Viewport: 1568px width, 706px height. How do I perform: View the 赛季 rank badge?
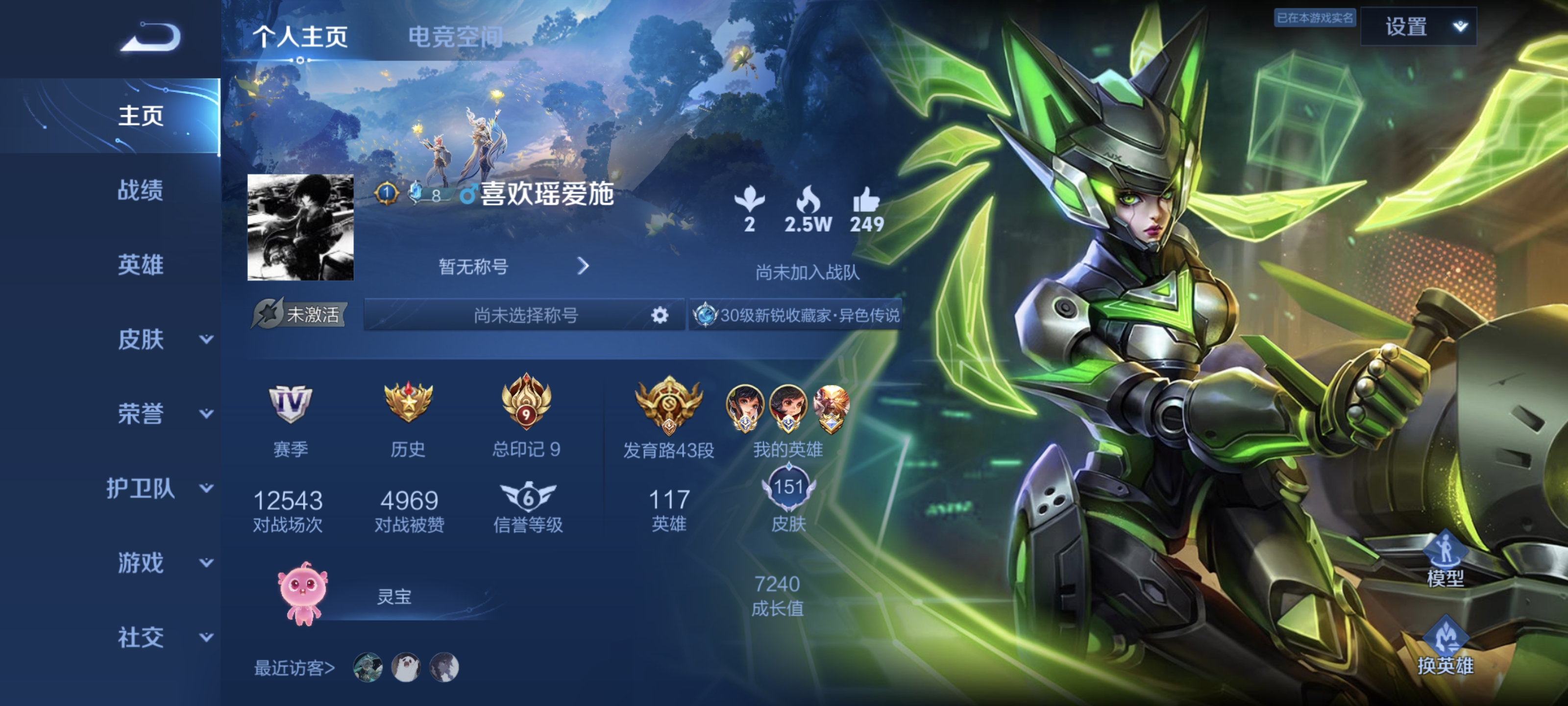(291, 404)
